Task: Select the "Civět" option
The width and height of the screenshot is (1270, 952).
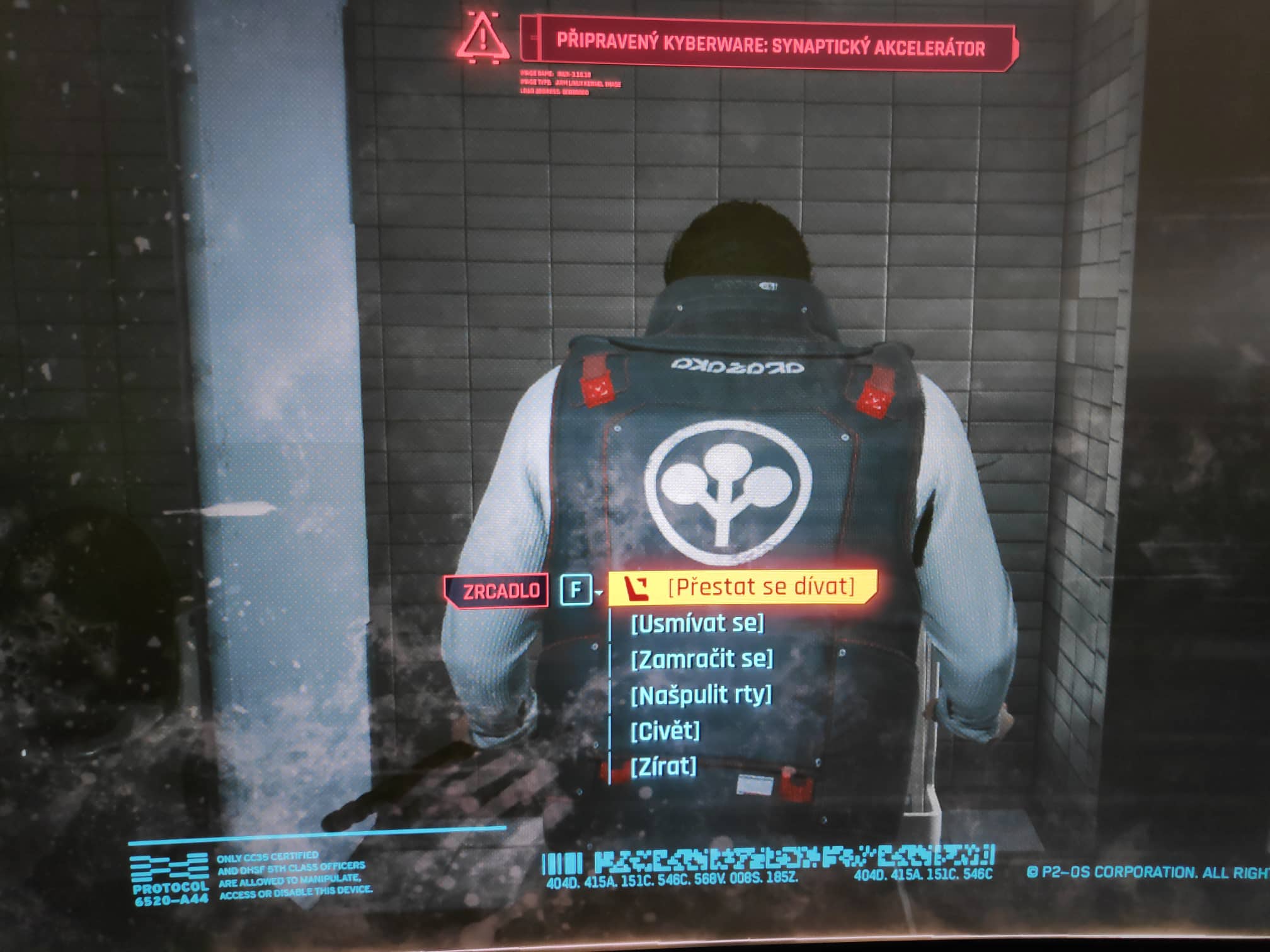Action: (x=665, y=731)
